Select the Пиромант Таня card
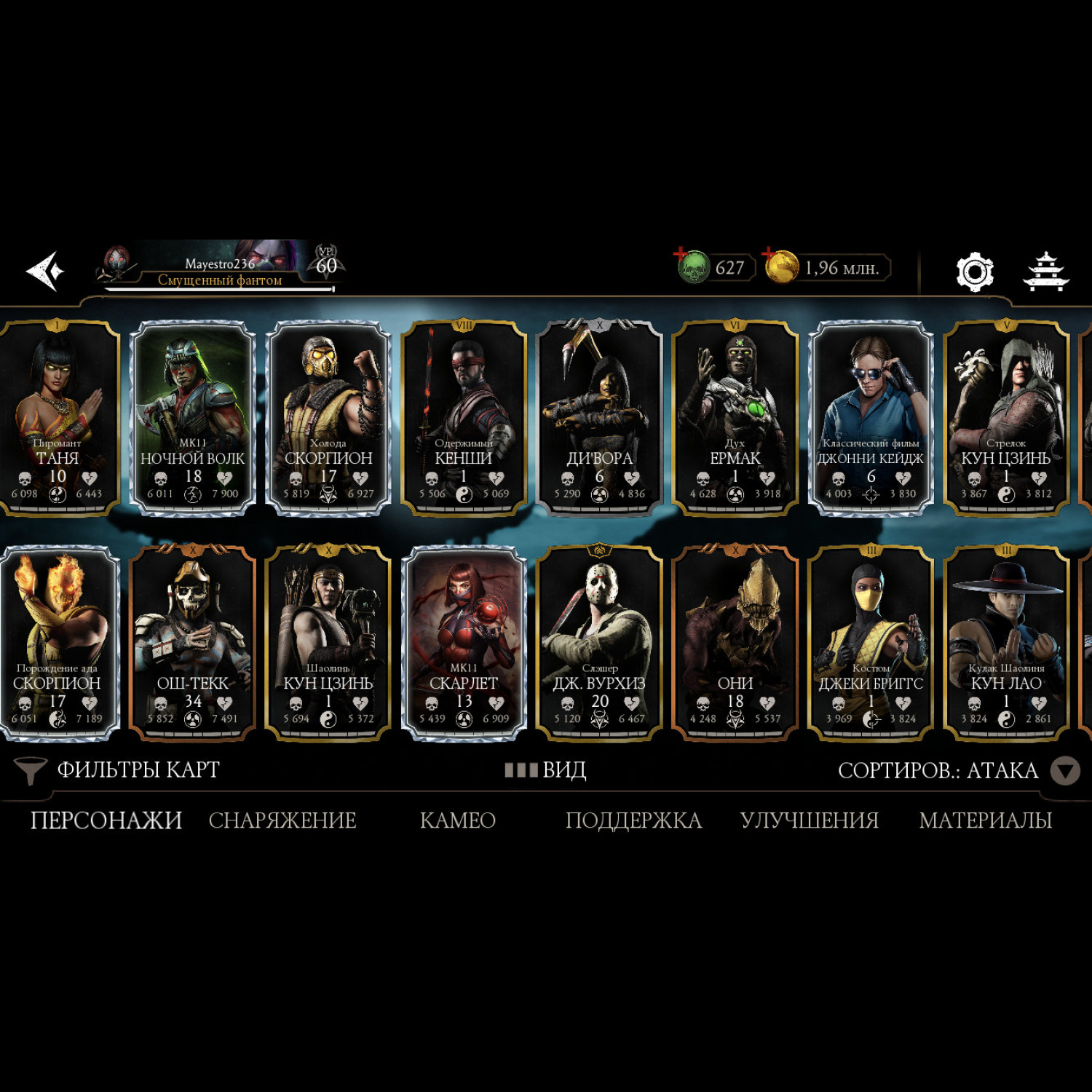The image size is (1092, 1092). tap(58, 419)
